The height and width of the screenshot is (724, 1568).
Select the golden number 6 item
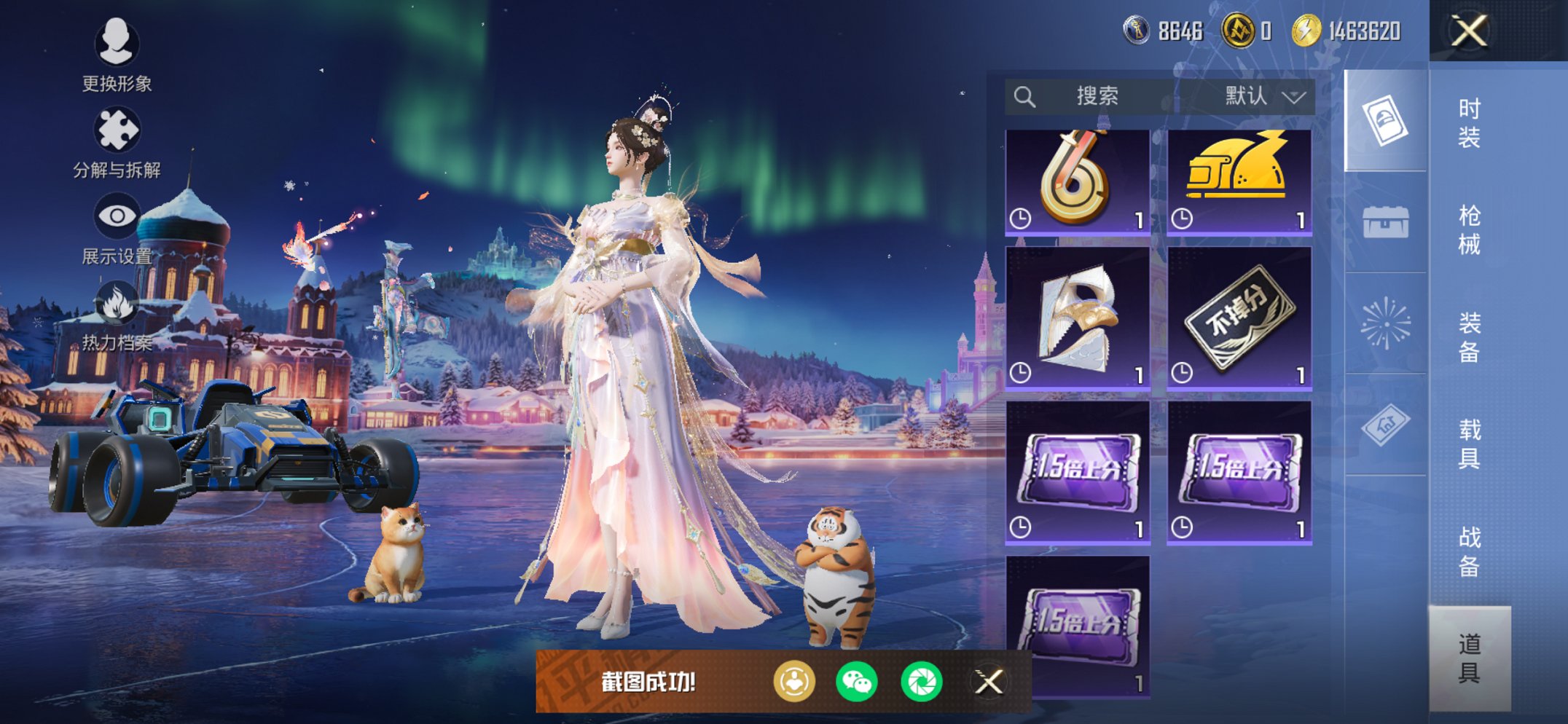1077,182
